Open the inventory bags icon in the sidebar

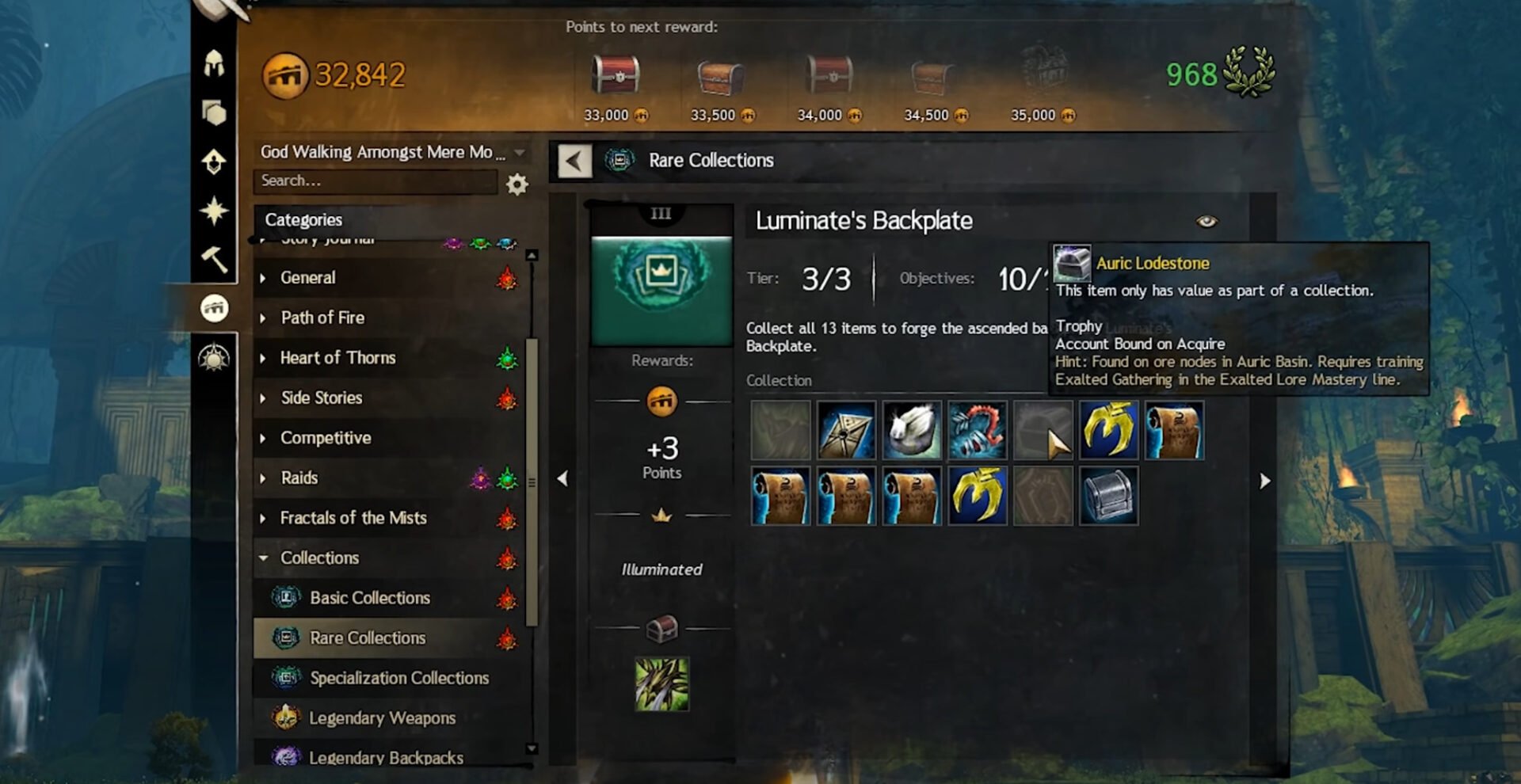click(215, 111)
